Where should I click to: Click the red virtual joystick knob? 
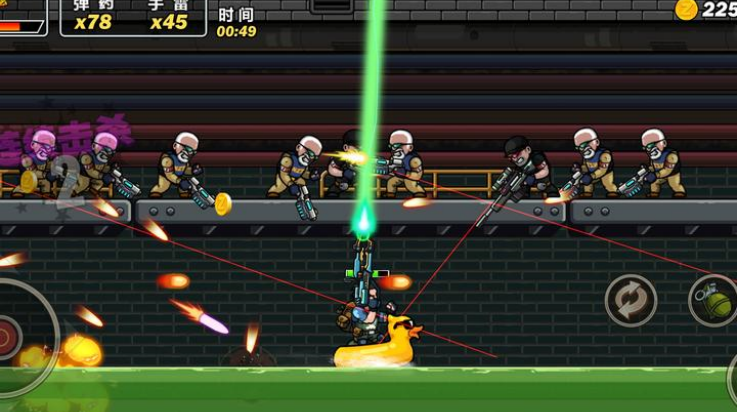click(x=5, y=334)
